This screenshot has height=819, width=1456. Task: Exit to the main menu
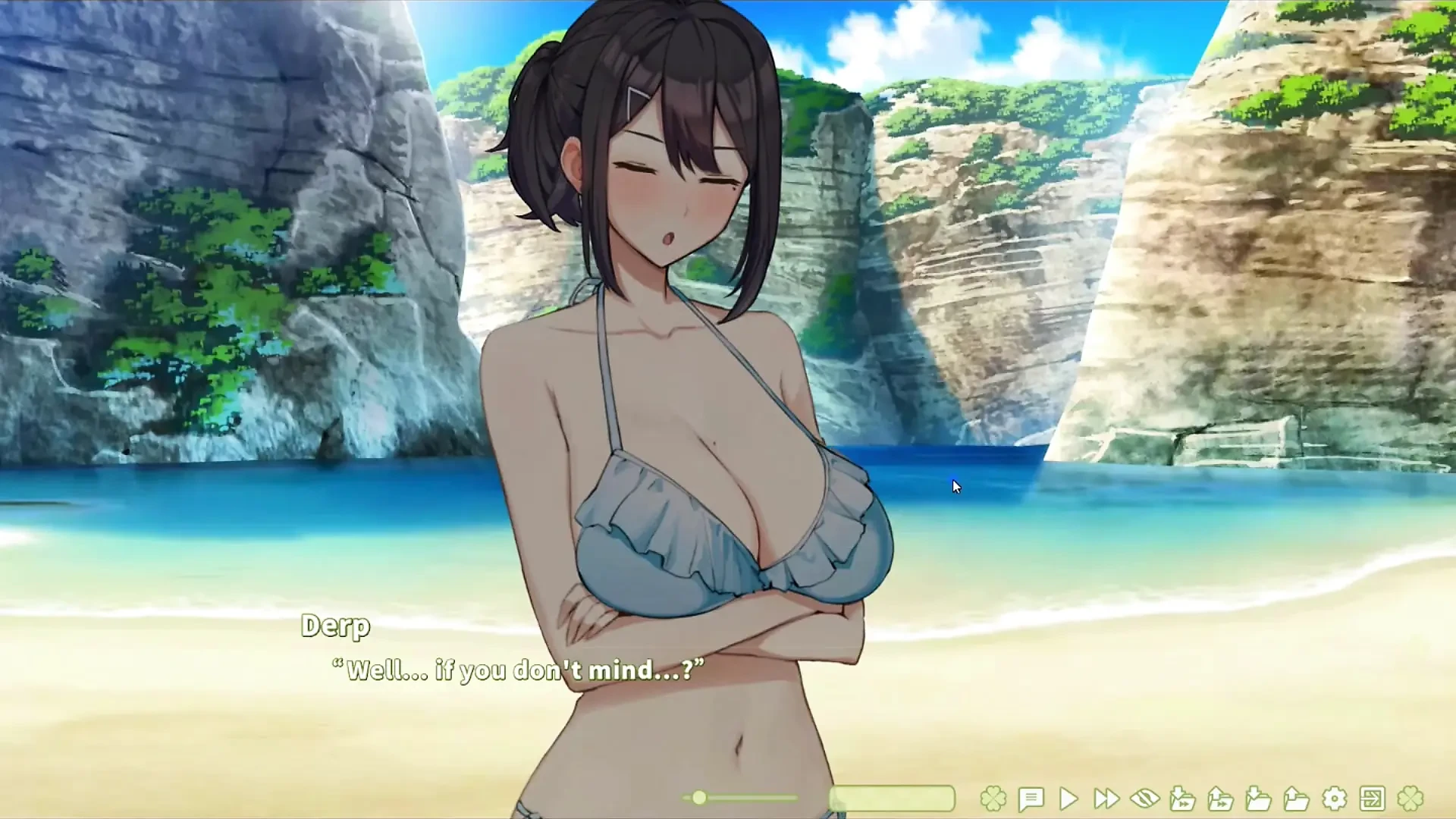[x=1373, y=798]
